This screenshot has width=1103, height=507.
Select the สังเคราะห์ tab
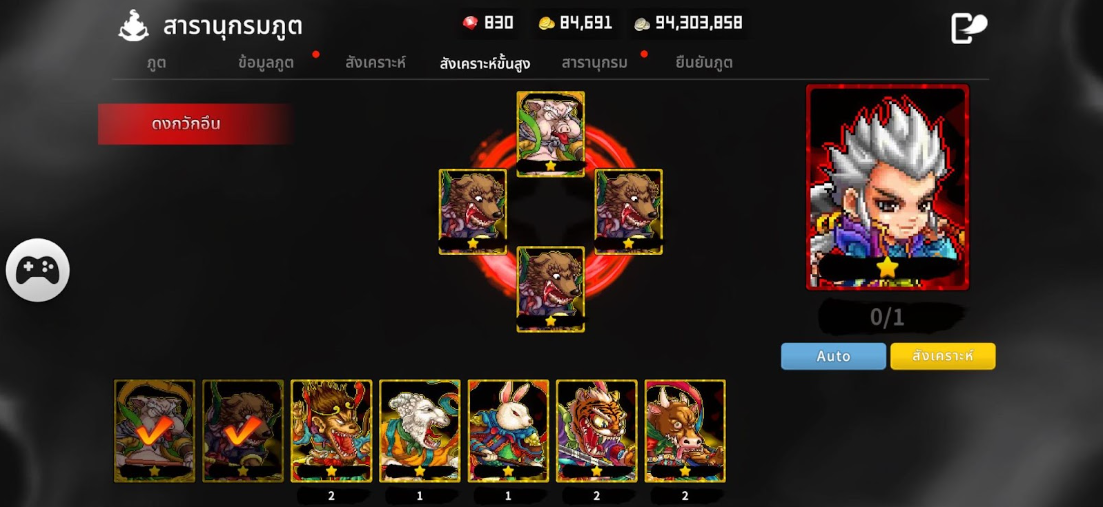coord(375,62)
